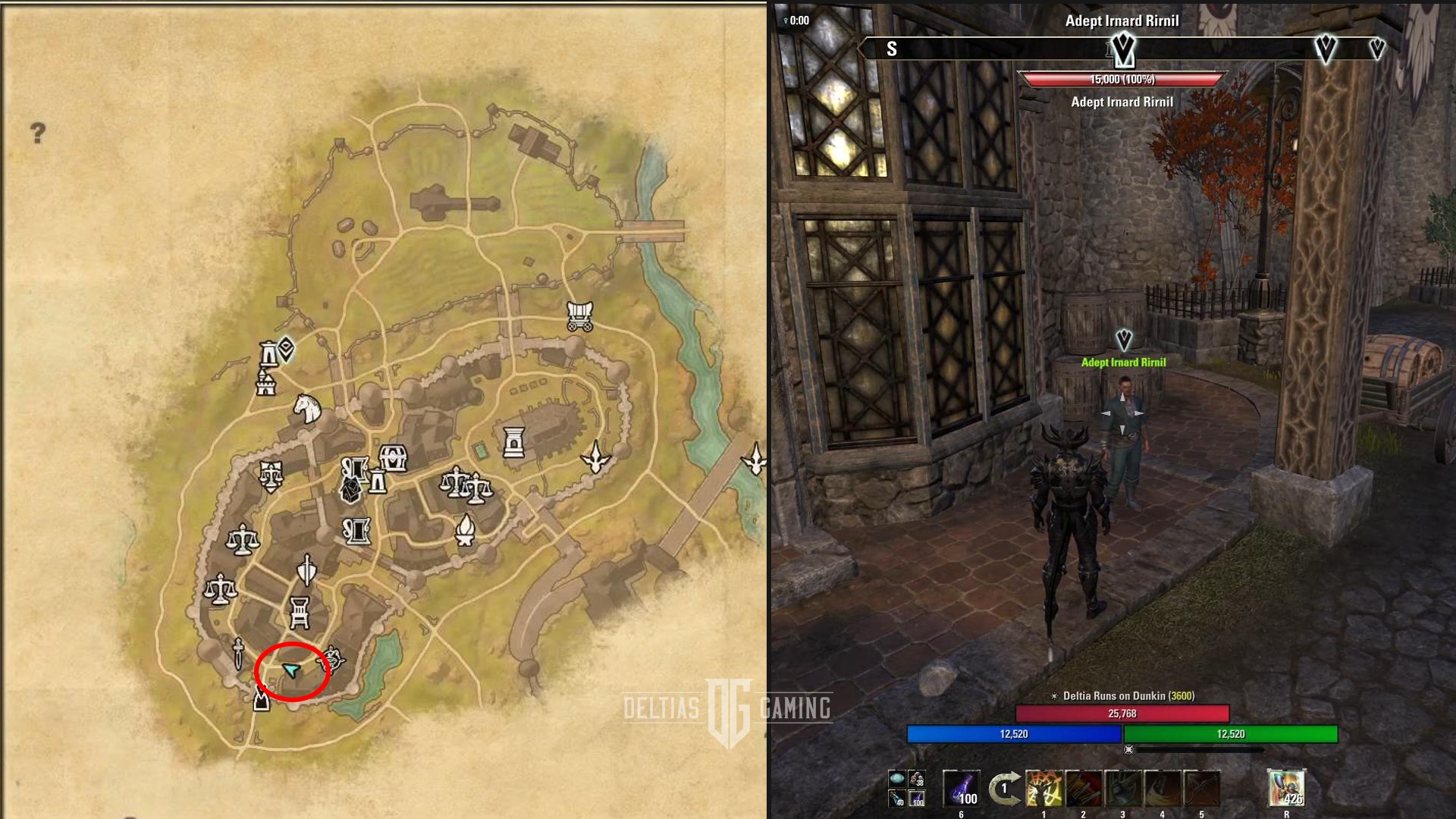This screenshot has height=819, width=1456.
Task: Select the dagger marker near the city wall
Action: coord(238,652)
